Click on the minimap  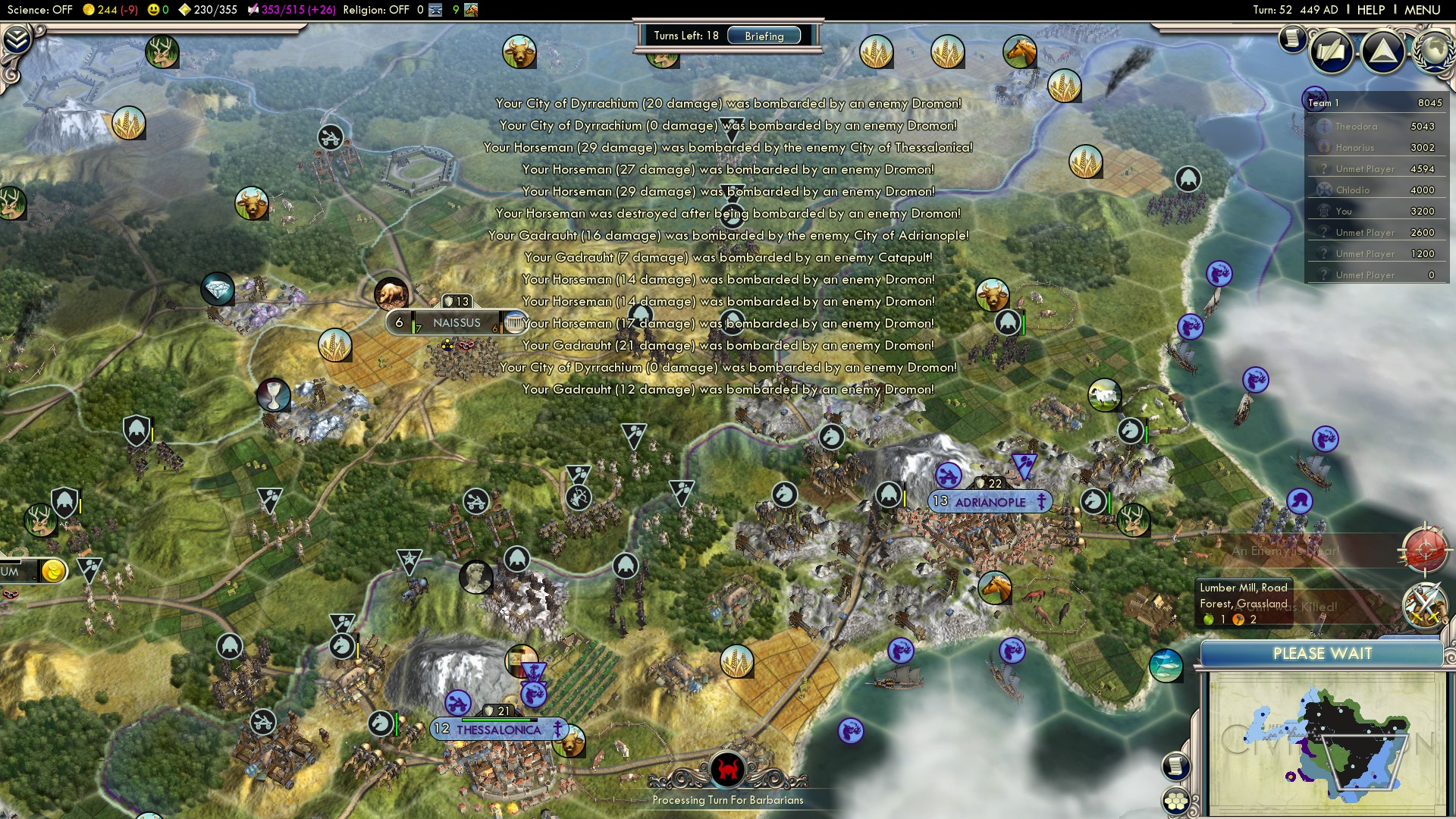(1326, 743)
